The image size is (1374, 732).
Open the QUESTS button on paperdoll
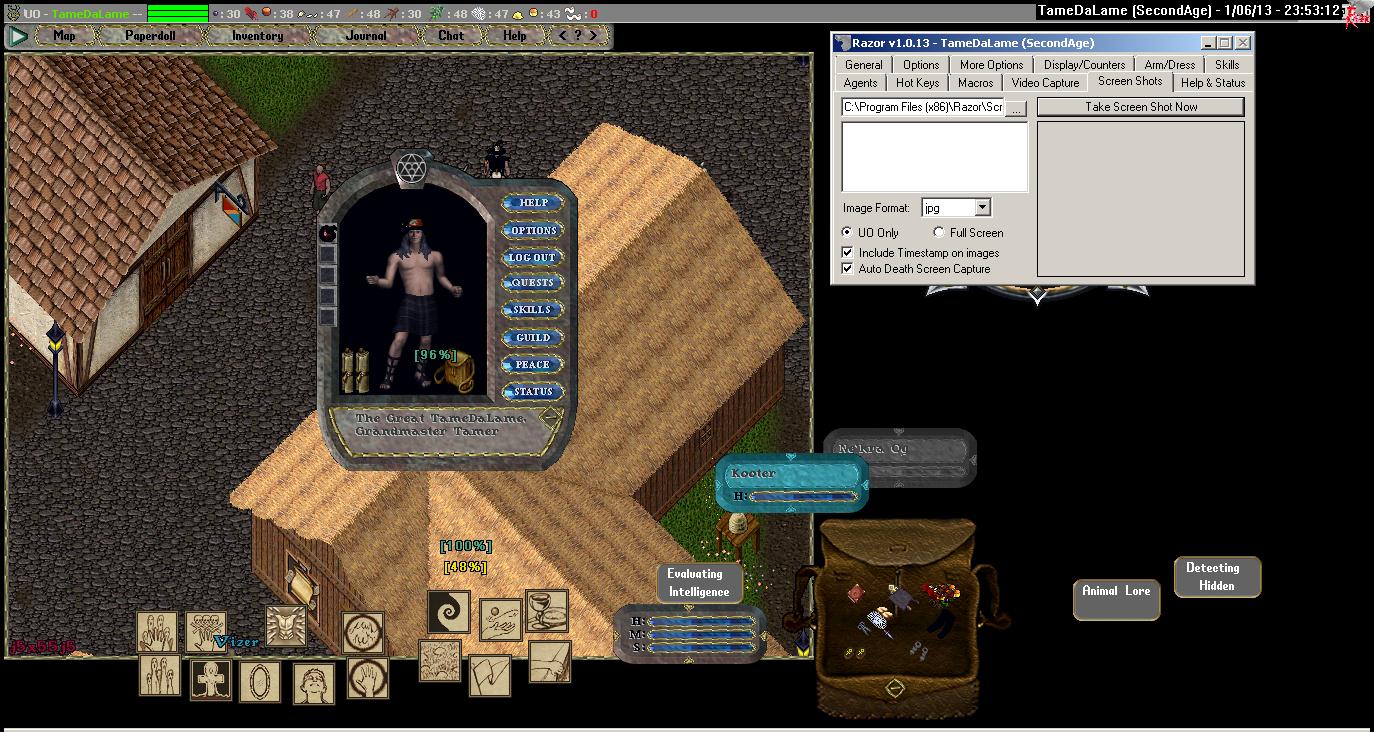click(x=533, y=283)
